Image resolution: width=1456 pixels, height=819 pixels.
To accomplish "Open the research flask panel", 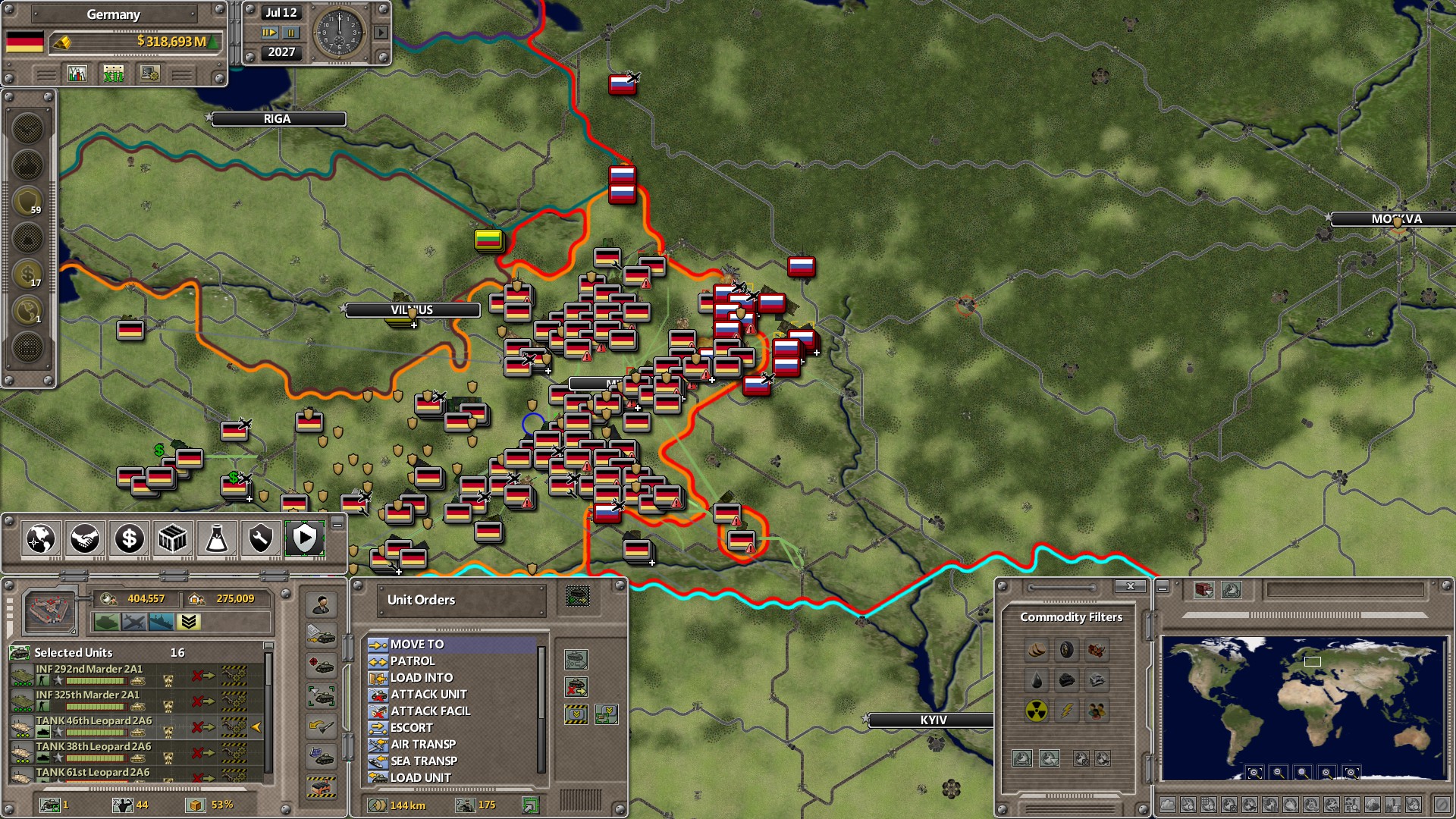I will tap(216, 538).
